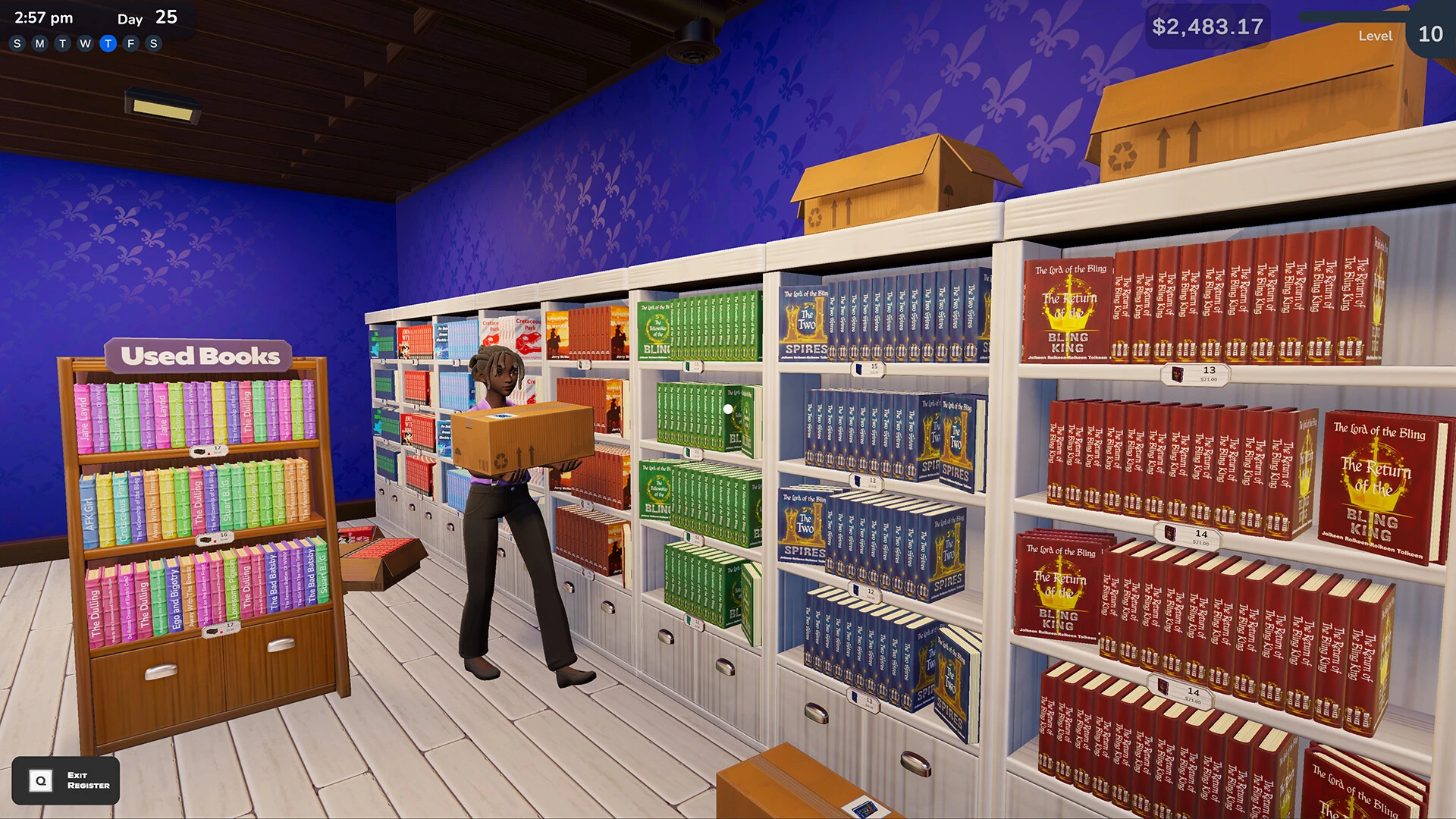Screen dimensions: 1456x819
Task: Toggle the highlighted Thursday in the weekday tracker
Action: point(107,43)
